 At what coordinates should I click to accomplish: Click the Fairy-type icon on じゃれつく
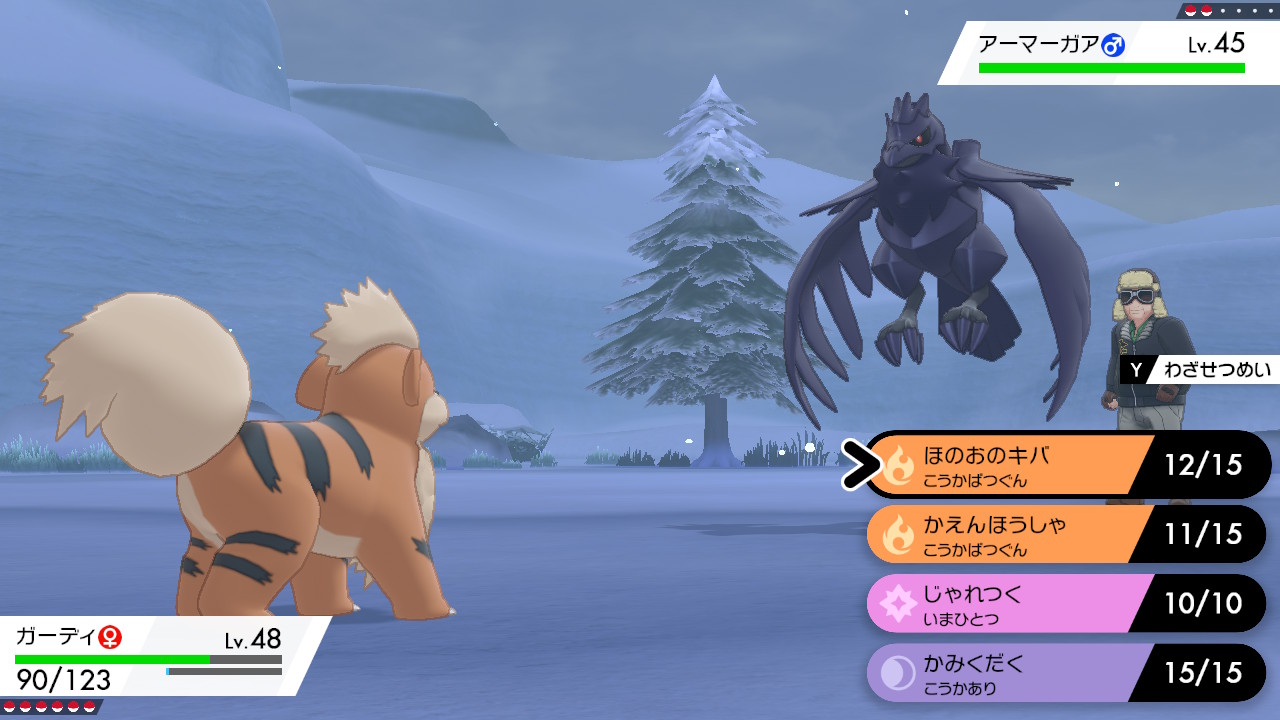click(x=895, y=601)
